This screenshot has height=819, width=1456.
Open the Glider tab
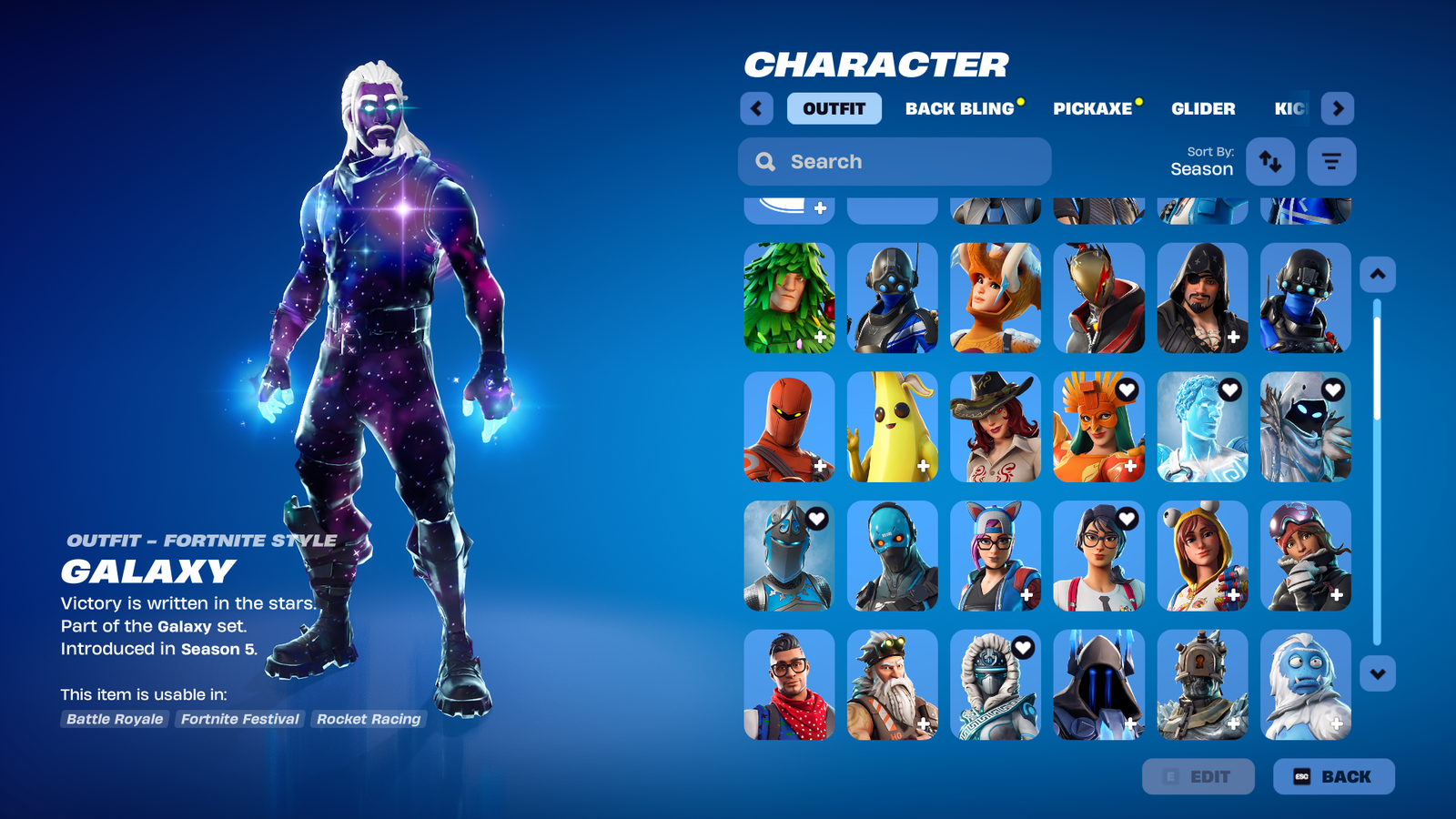point(1203,108)
